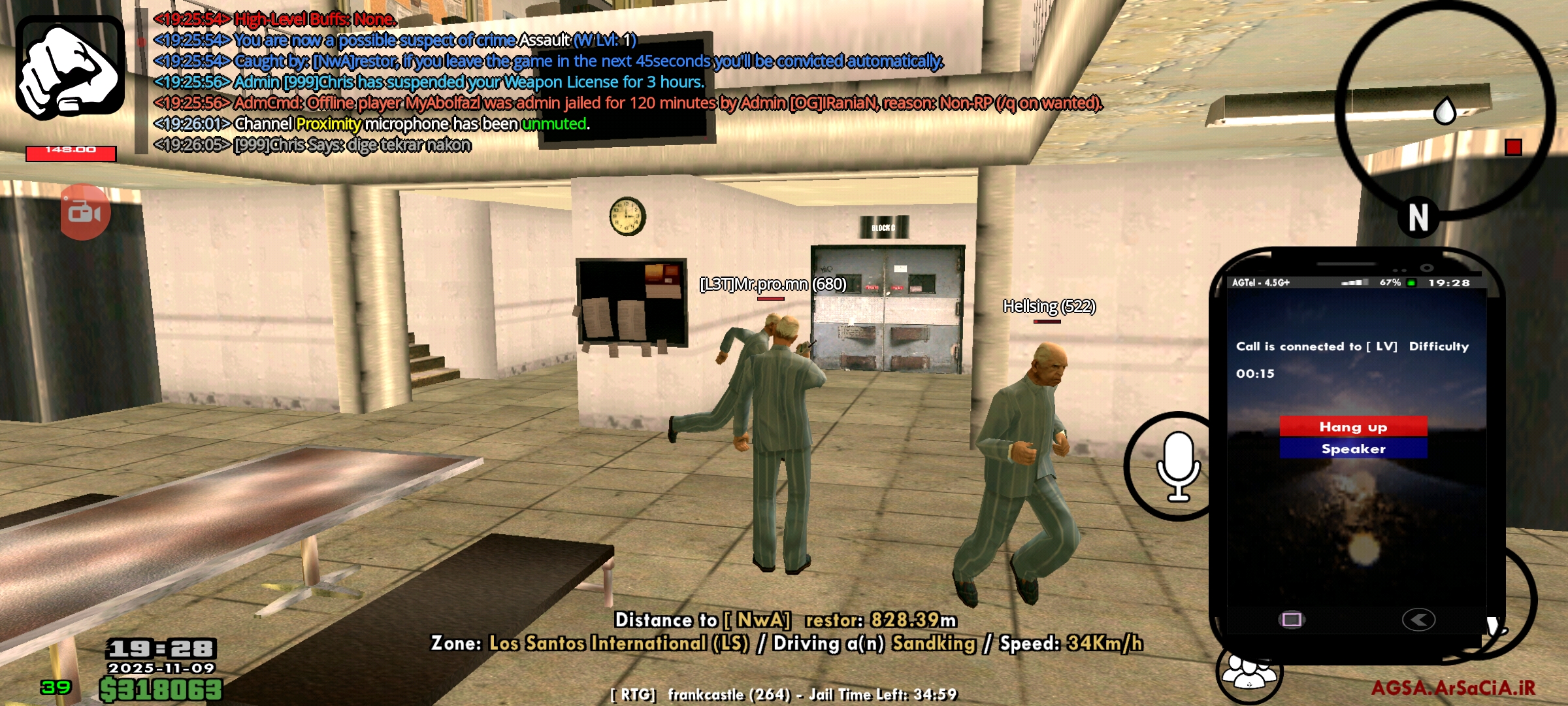
Task: Tap the water droplet icon near the radar
Action: pos(1444,112)
